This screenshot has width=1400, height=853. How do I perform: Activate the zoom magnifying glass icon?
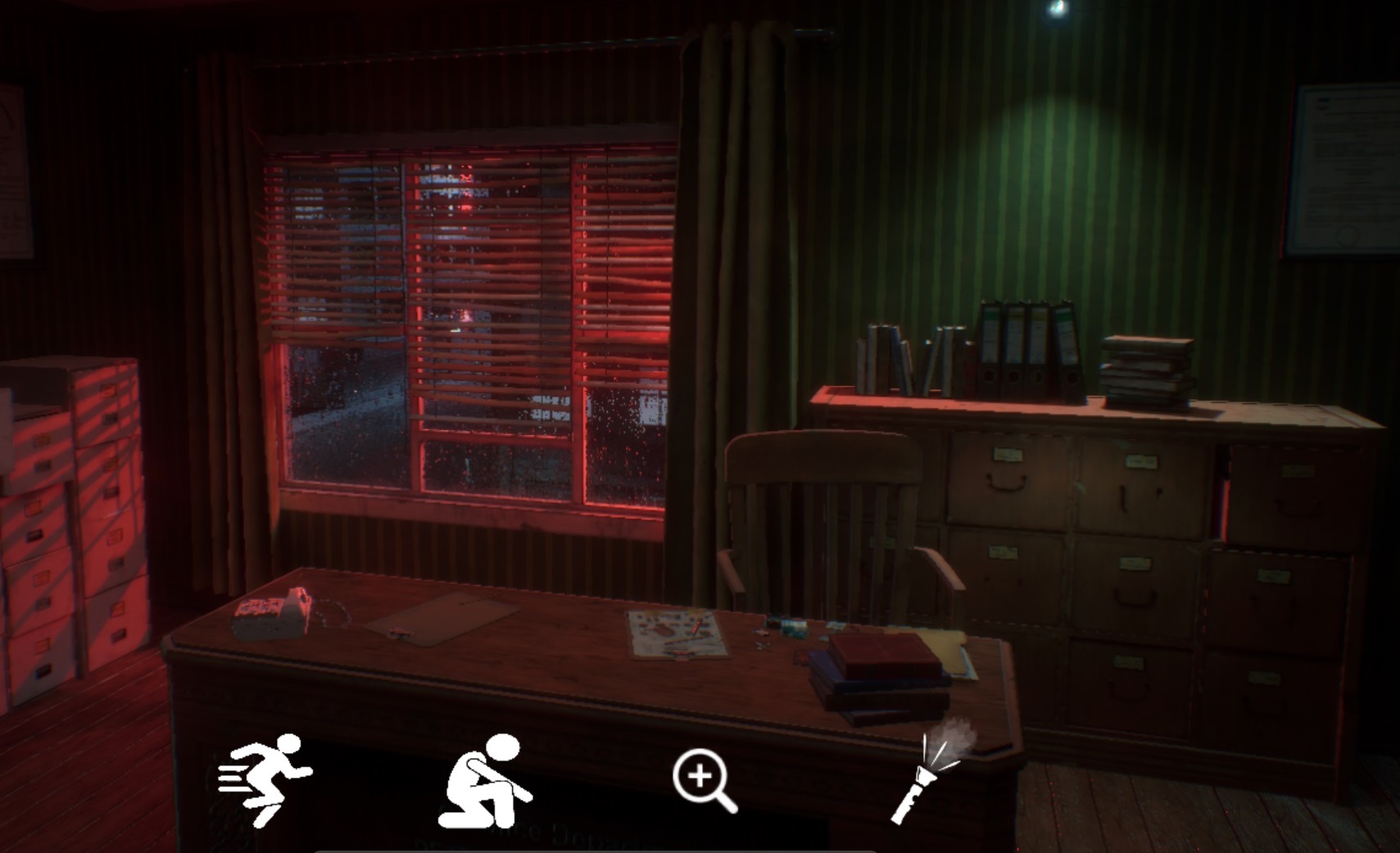[x=704, y=781]
